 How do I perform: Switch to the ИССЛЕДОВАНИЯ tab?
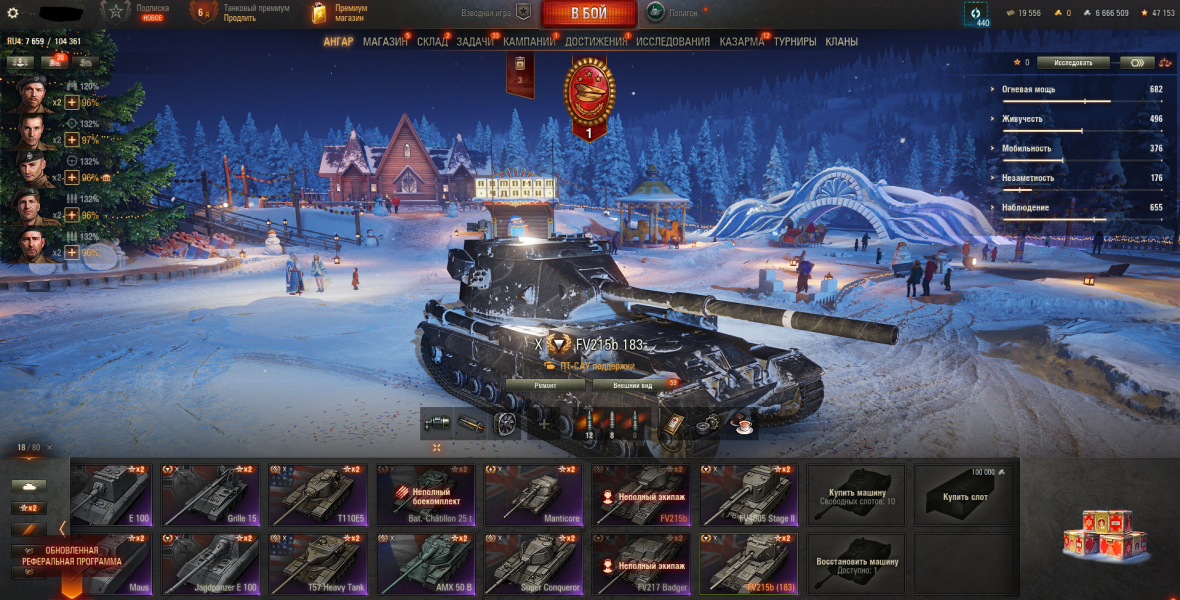pyautogui.click(x=673, y=42)
